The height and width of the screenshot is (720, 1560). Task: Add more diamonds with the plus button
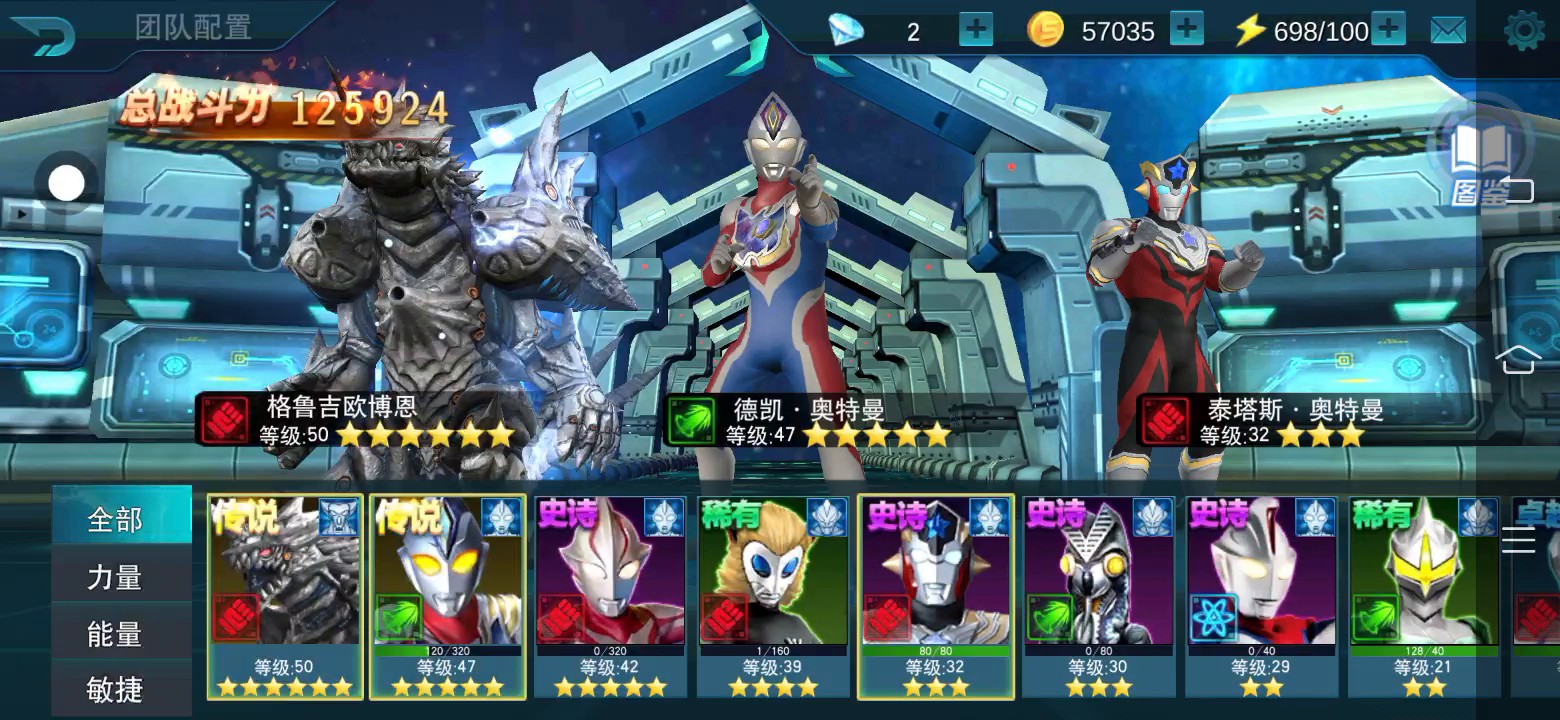(975, 30)
